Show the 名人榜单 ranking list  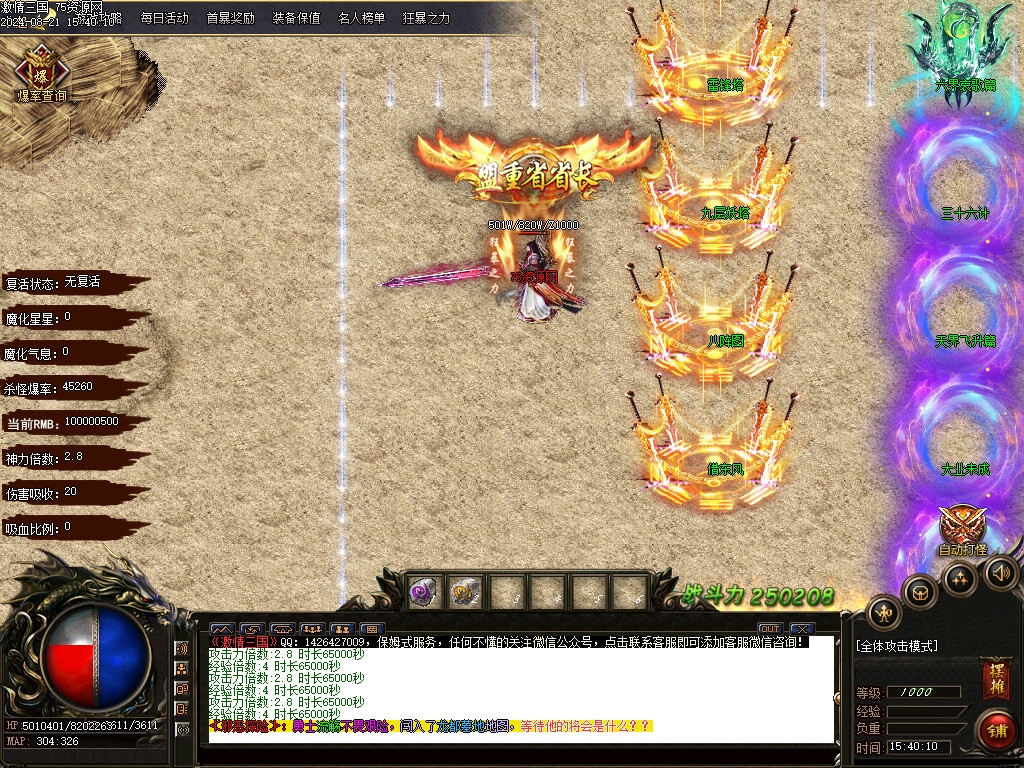pos(361,18)
